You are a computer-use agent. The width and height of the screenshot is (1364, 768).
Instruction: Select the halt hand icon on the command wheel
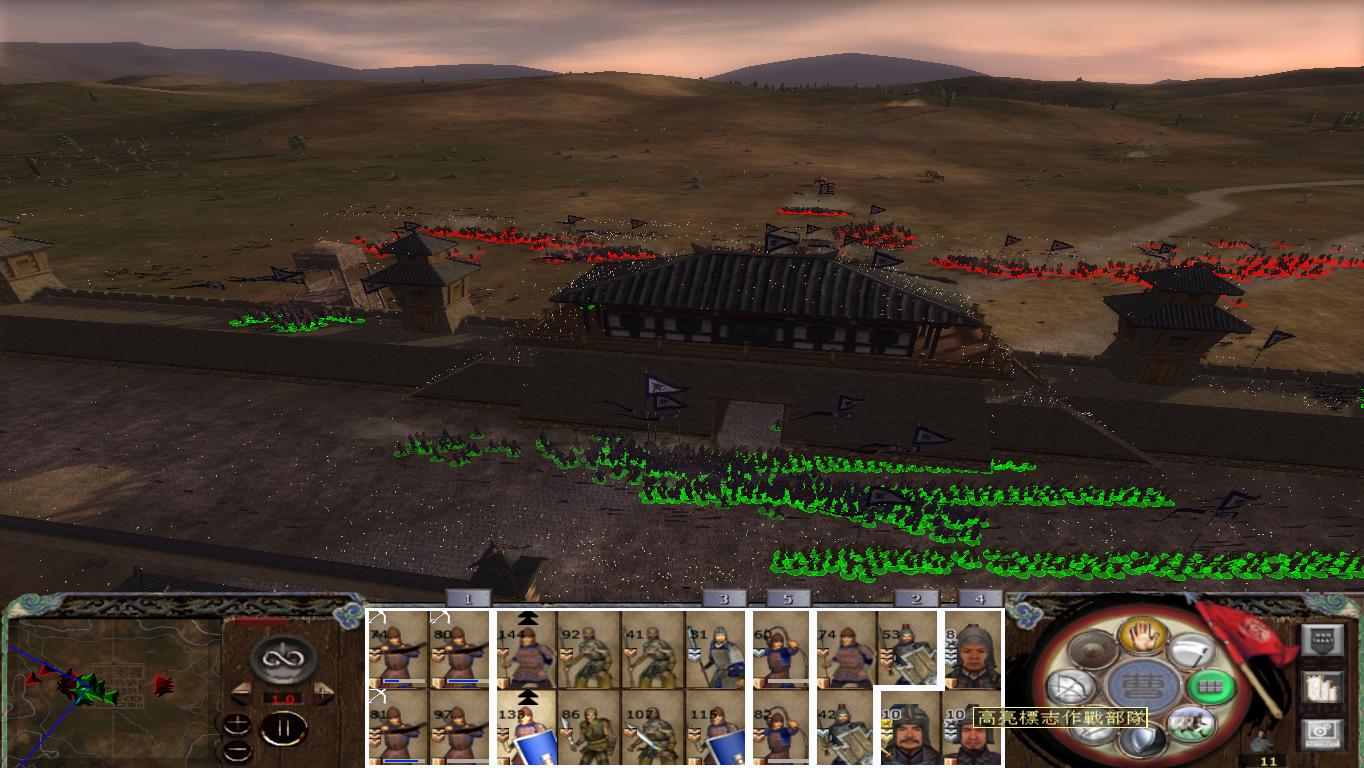(1142, 639)
